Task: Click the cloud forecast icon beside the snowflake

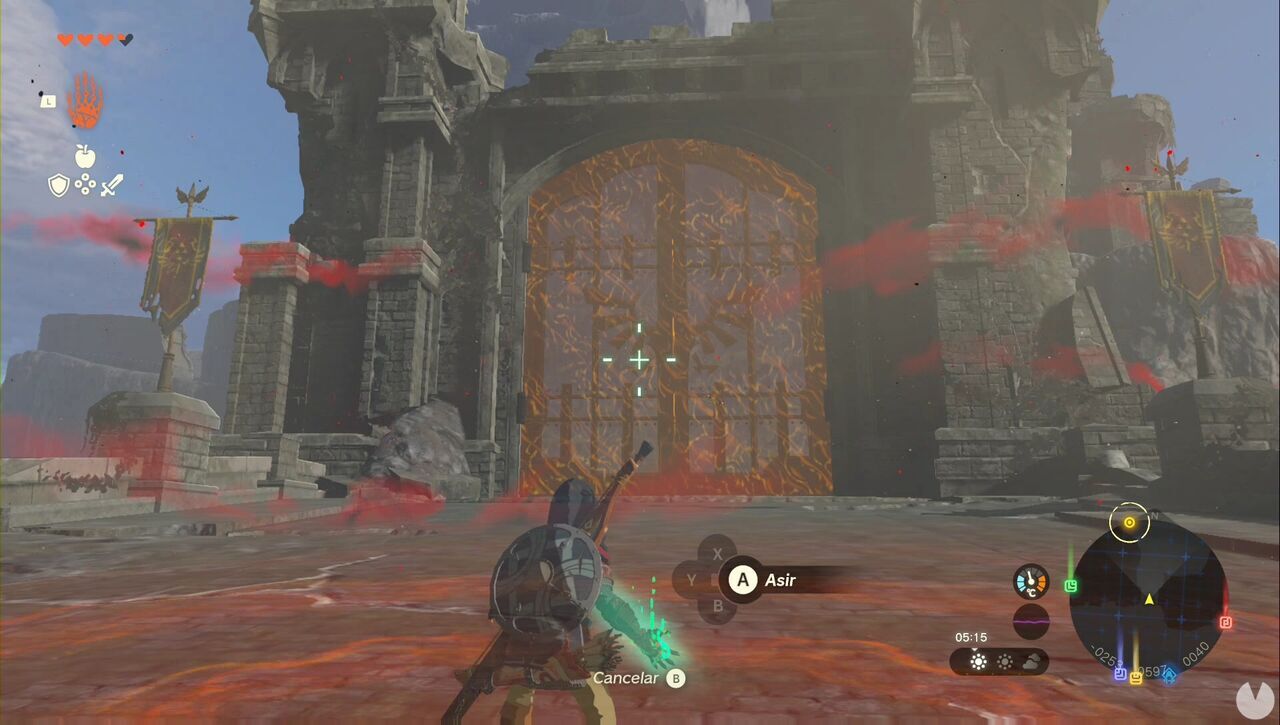Action: 1031,662
